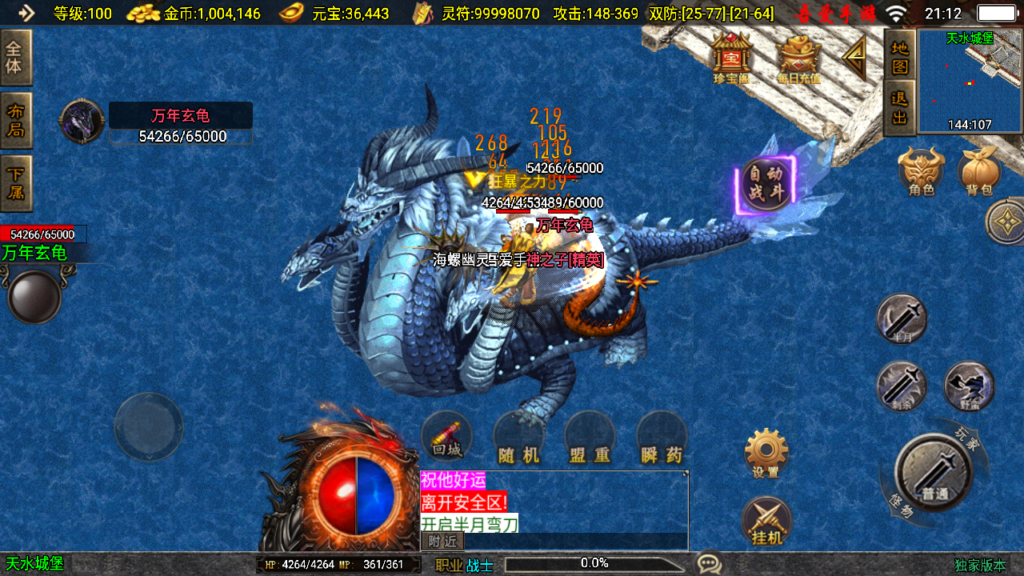Open the 地图 map button
The height and width of the screenshot is (576, 1024).
pyautogui.click(x=900, y=57)
